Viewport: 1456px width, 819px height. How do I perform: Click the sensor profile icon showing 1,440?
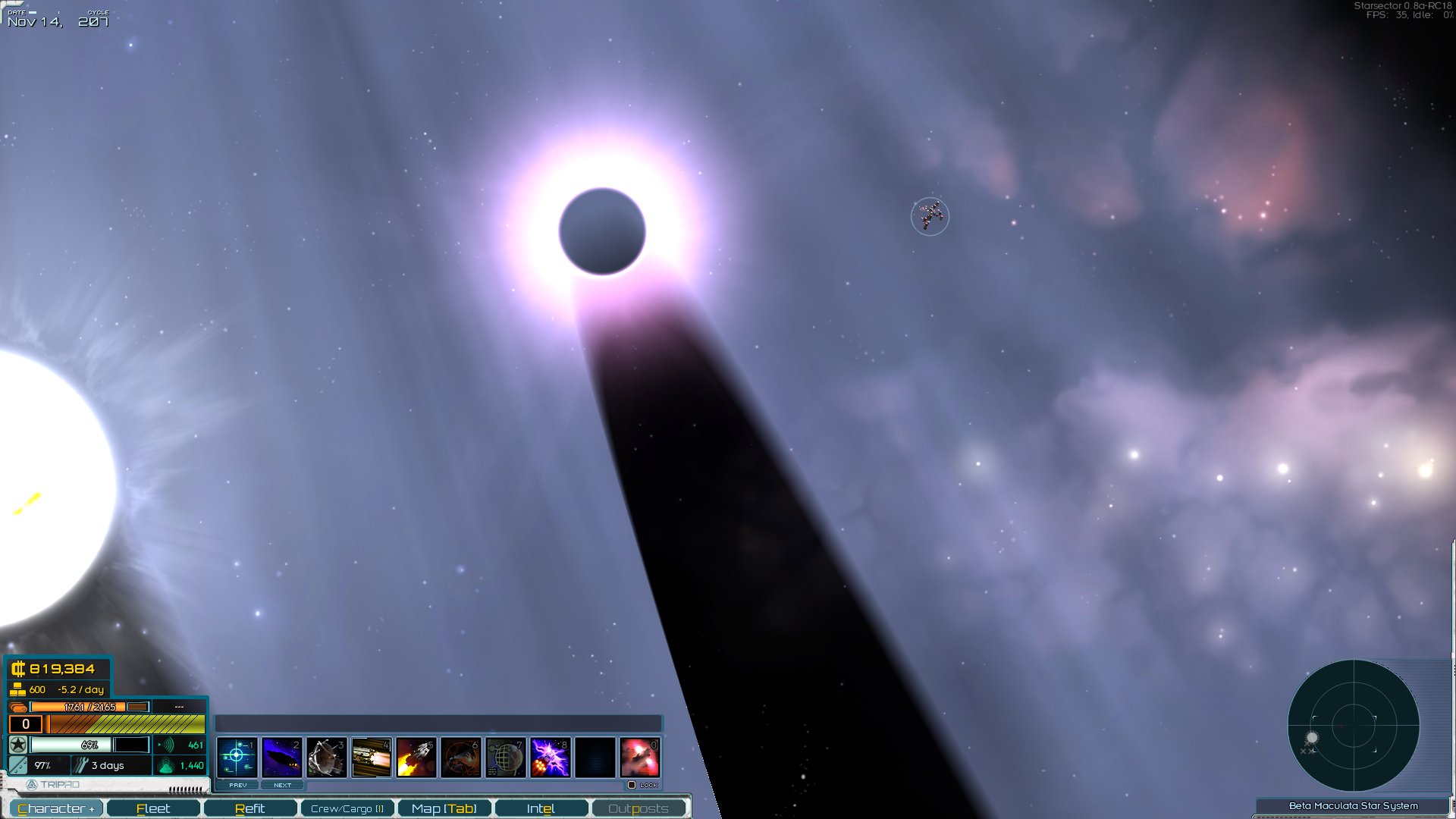[x=165, y=767]
